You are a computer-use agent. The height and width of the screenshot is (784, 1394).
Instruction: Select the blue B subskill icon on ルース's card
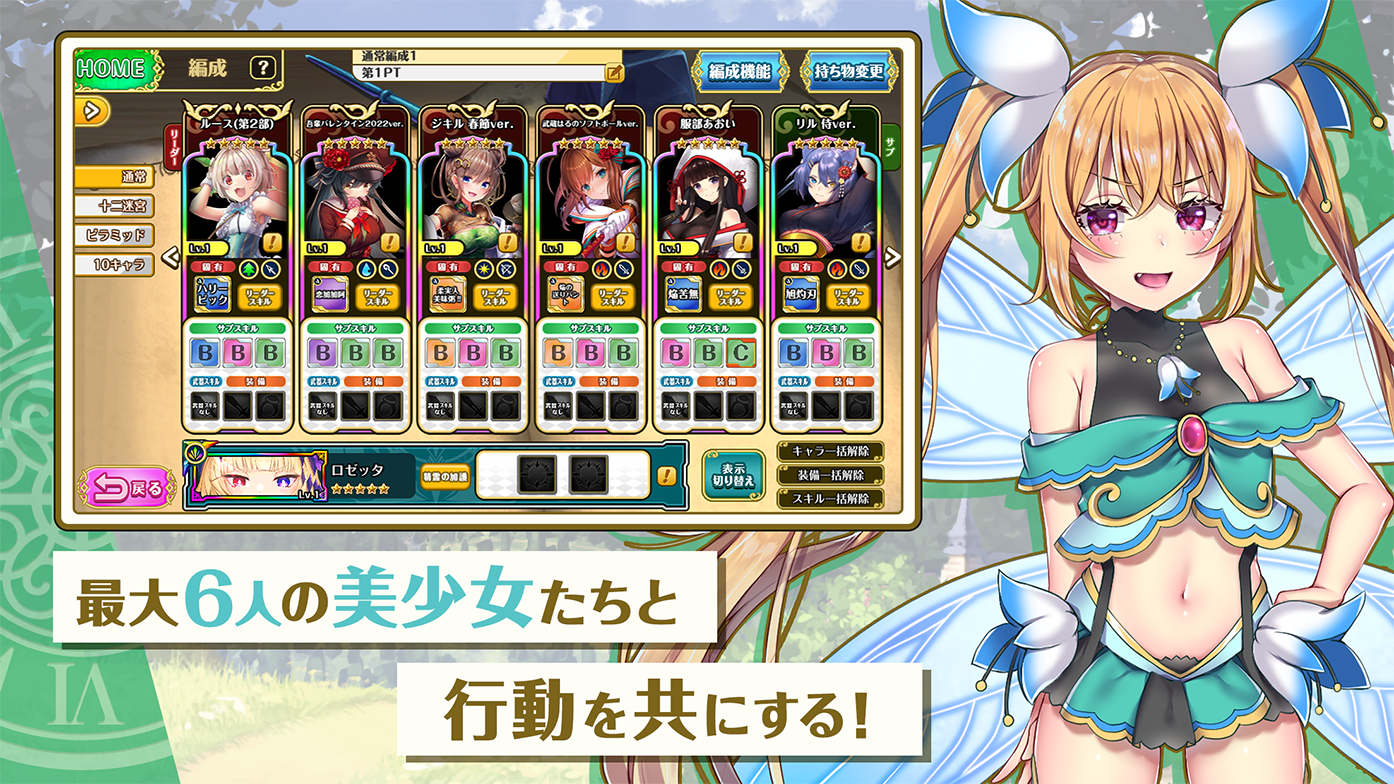point(205,351)
